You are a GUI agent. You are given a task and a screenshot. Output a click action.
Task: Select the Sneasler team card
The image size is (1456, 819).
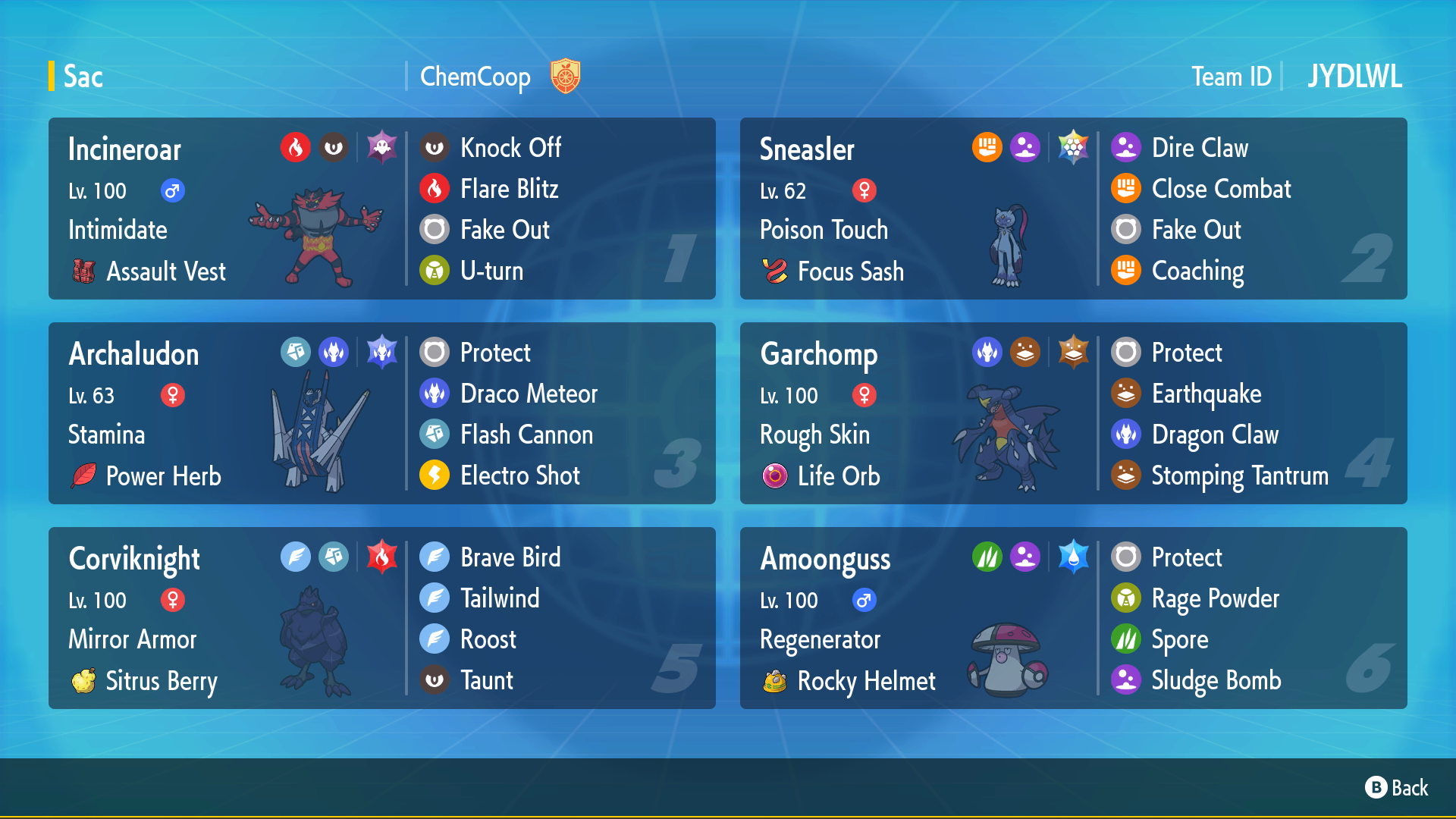point(1073,209)
